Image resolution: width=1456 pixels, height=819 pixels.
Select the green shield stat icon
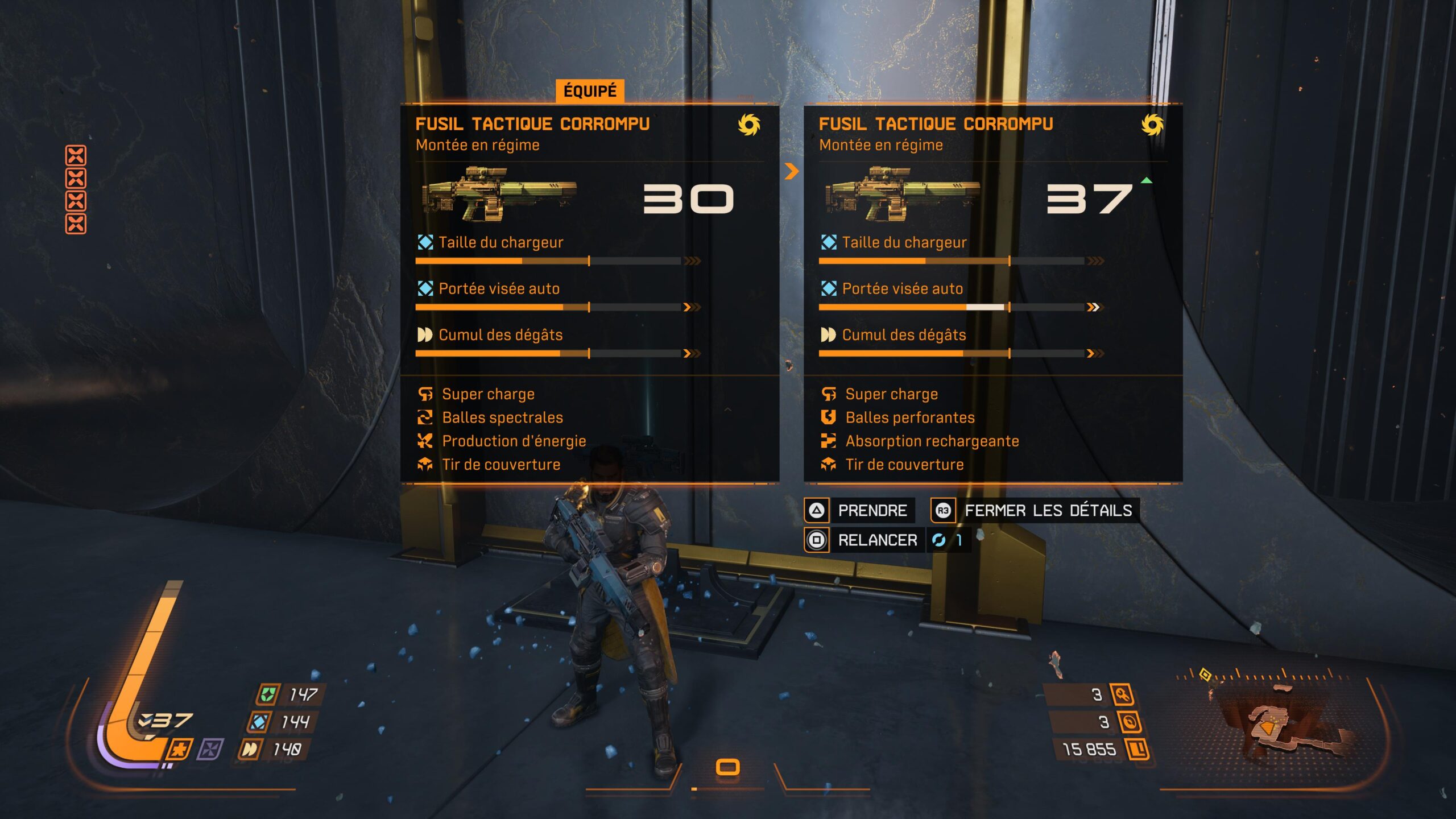click(268, 694)
